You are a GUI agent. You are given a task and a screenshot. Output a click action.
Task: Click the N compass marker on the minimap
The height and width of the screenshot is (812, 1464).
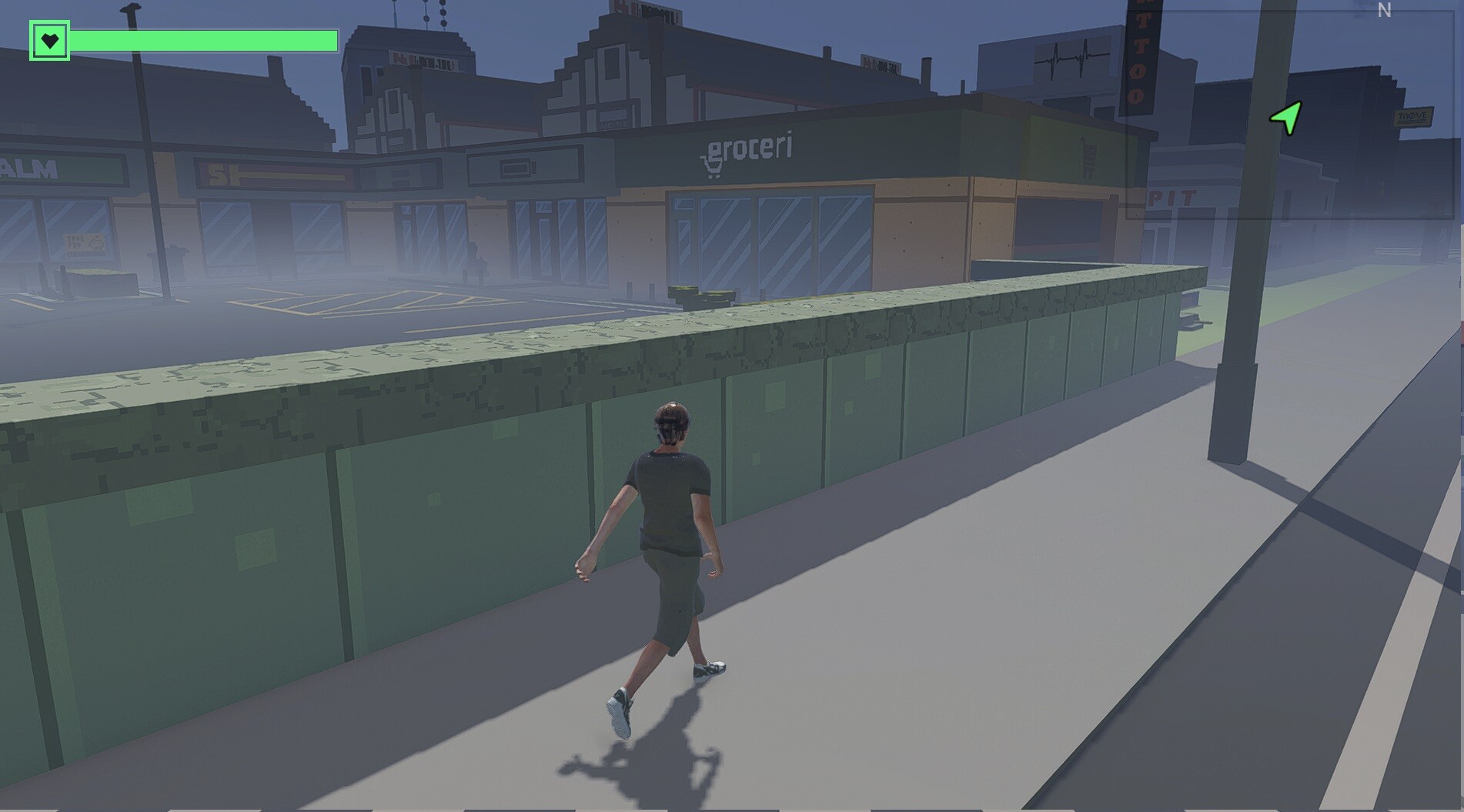(1384, 9)
